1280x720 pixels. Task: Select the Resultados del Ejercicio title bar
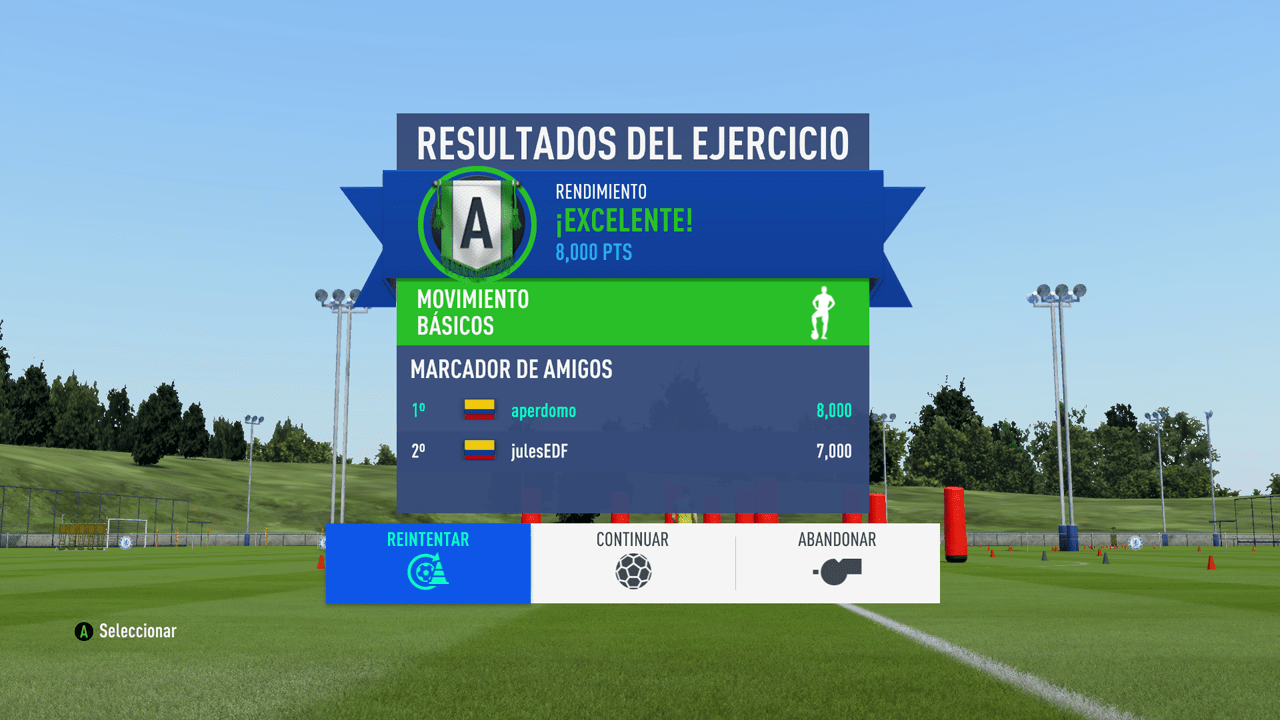click(x=634, y=142)
